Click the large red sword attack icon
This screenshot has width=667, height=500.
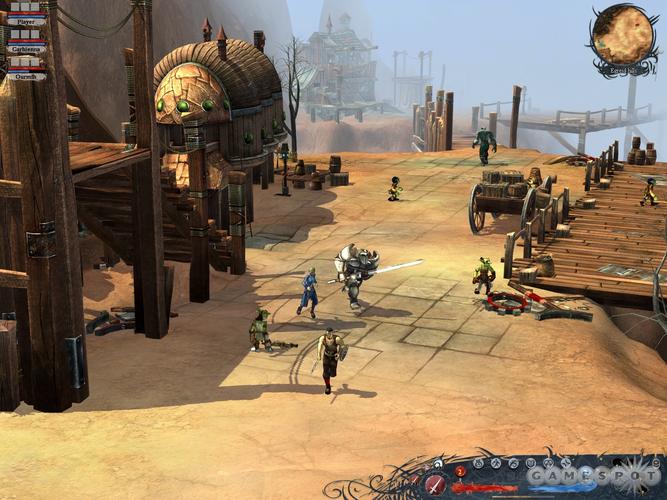pyautogui.click(x=435, y=483)
